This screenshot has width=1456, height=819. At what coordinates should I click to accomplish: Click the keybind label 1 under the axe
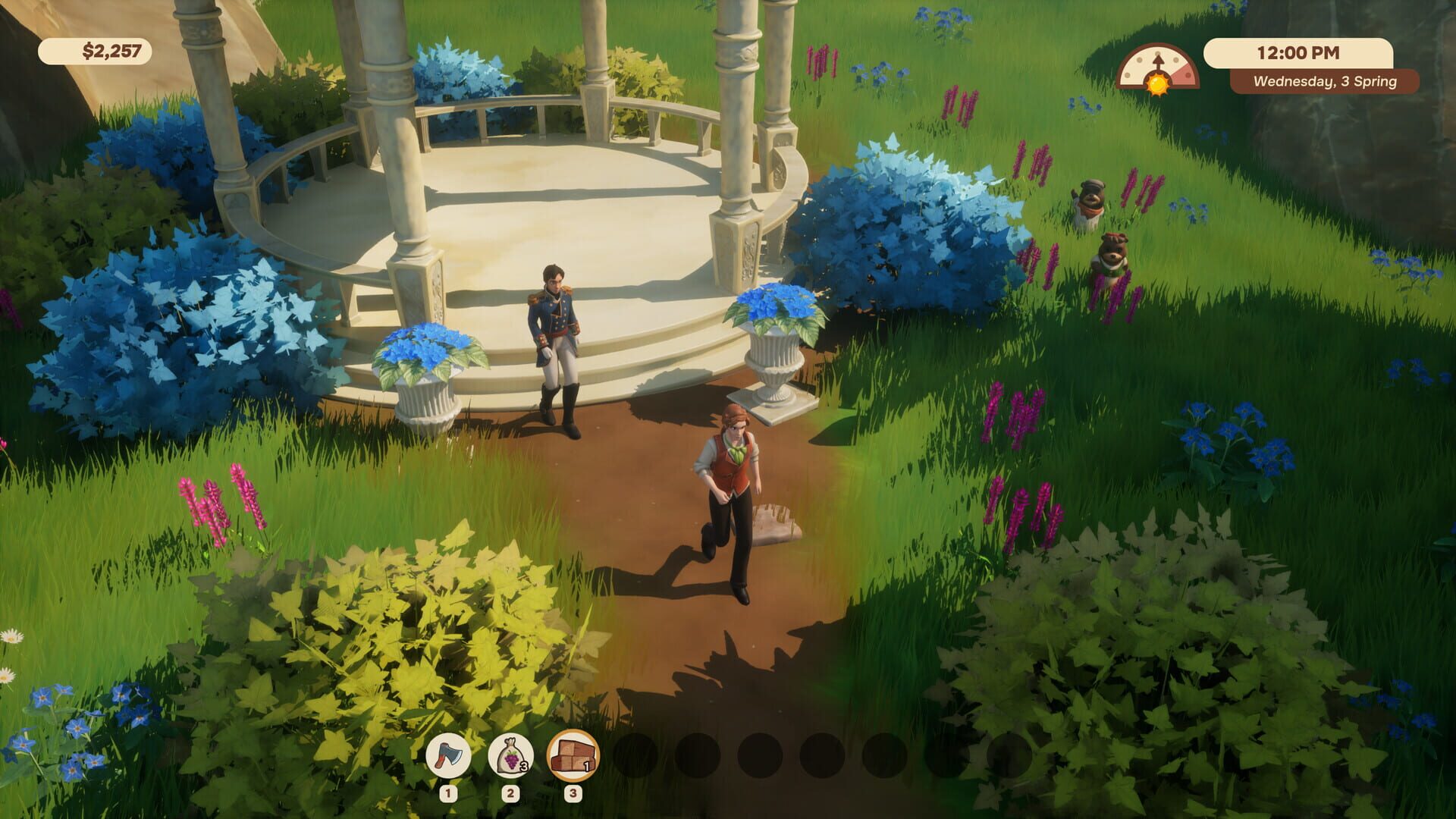coord(449,792)
